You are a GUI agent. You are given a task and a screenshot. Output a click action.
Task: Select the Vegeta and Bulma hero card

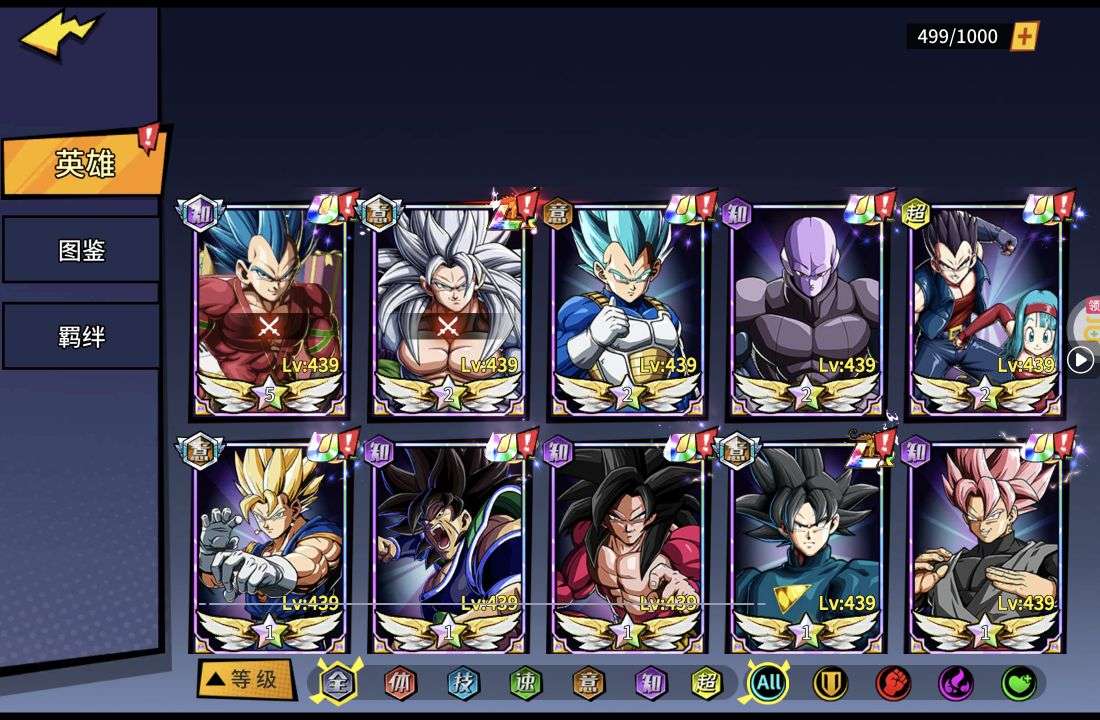click(x=986, y=310)
